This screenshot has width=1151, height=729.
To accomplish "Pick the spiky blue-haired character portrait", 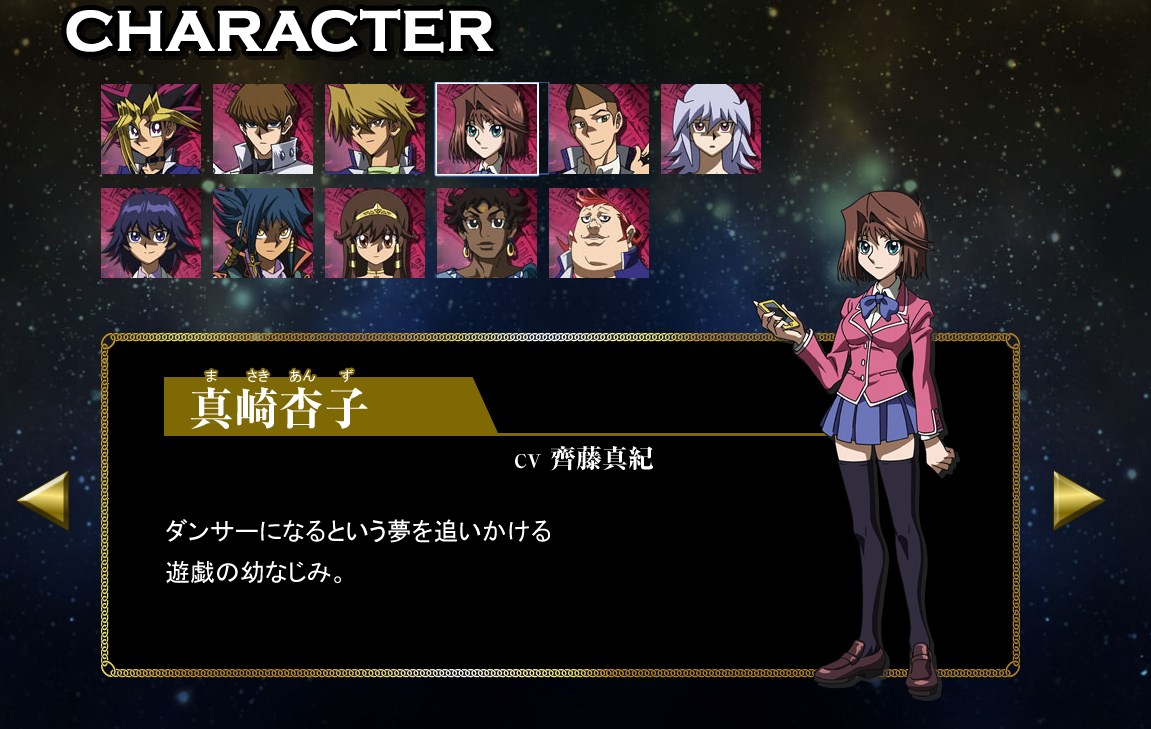I will [x=263, y=233].
